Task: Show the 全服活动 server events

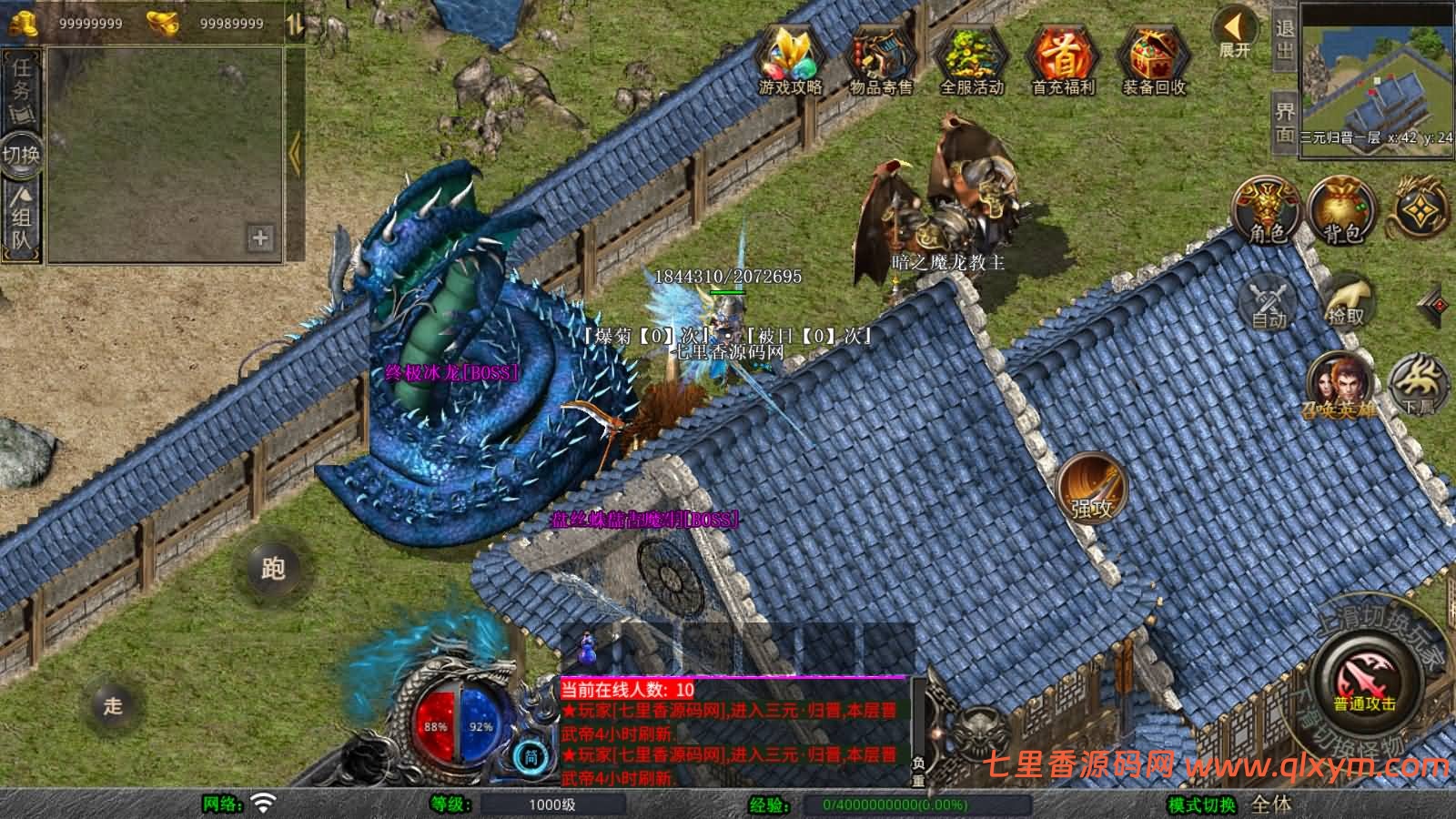Action: tap(971, 58)
